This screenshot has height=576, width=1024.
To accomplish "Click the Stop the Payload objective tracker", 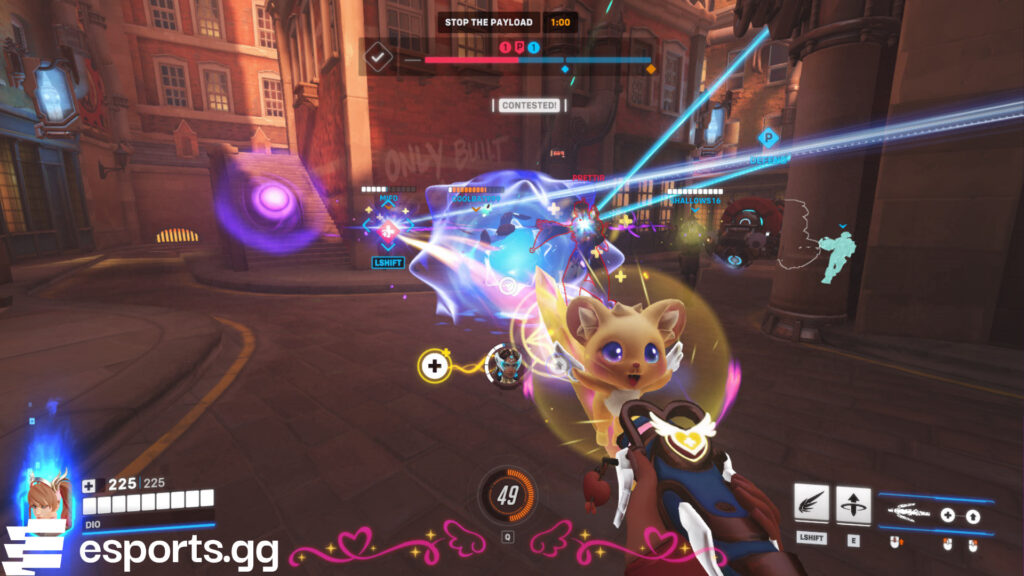I will pyautogui.click(x=489, y=22).
